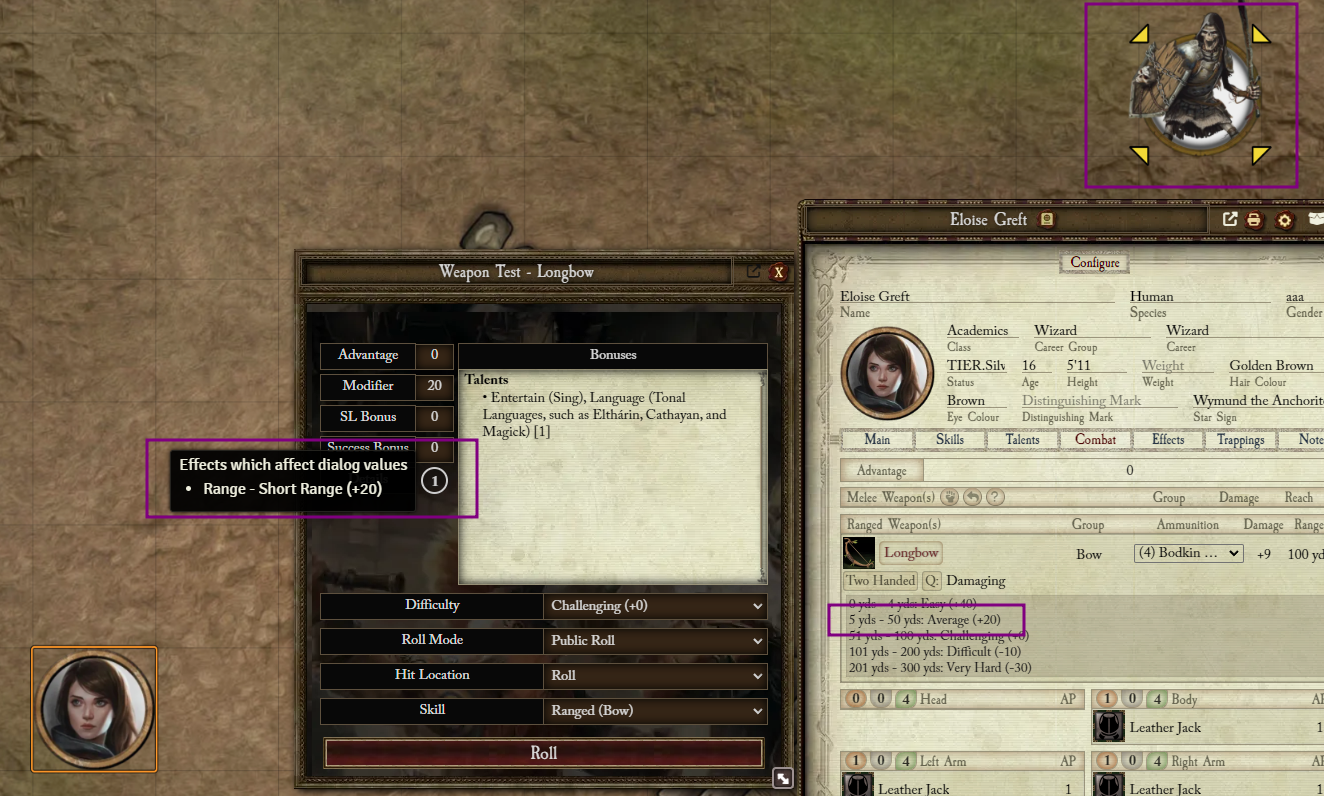Open the character sheet settings gear

click(x=1285, y=219)
